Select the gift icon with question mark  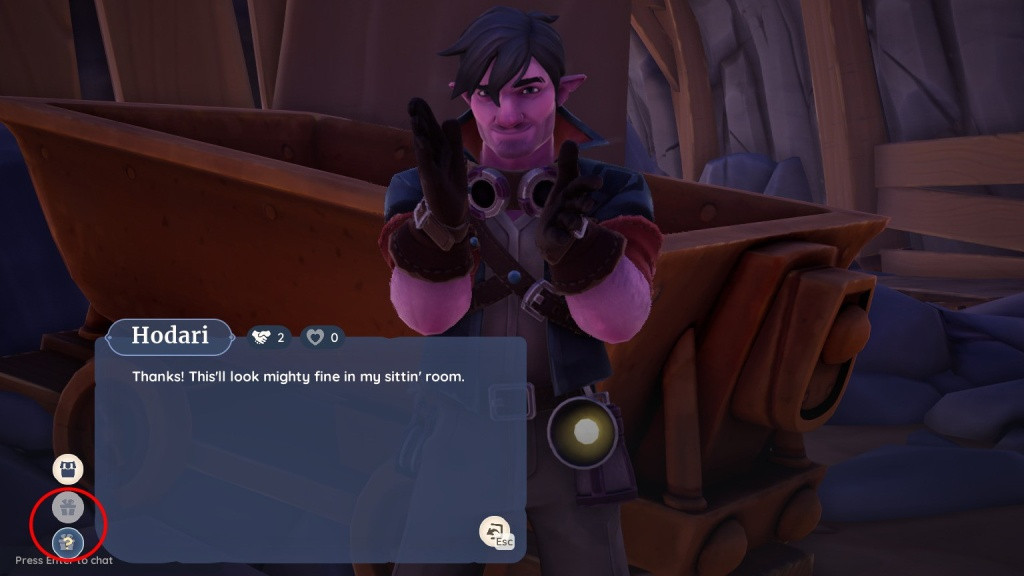pyautogui.click(x=68, y=542)
